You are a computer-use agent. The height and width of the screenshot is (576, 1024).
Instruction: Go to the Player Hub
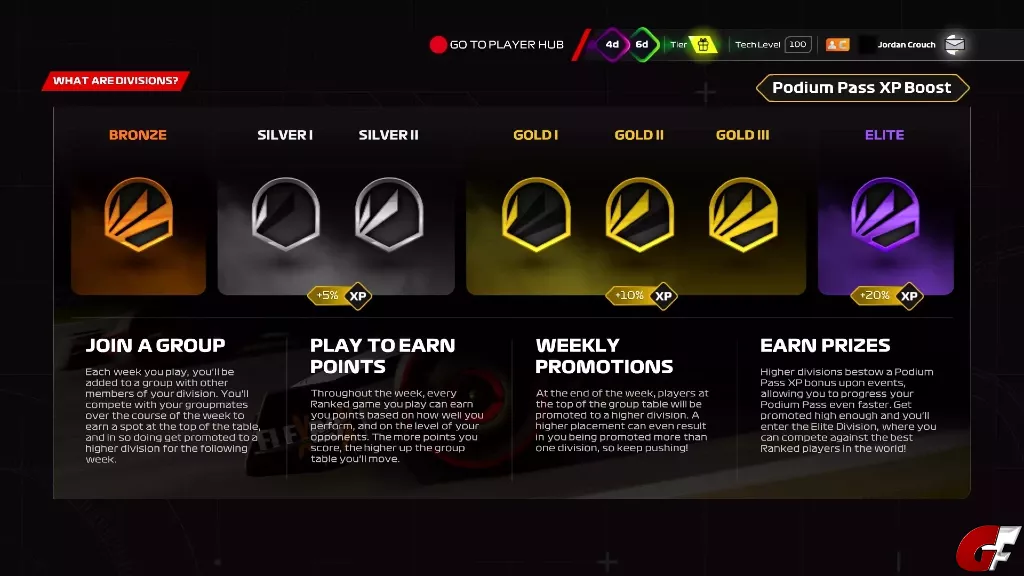tap(497, 44)
